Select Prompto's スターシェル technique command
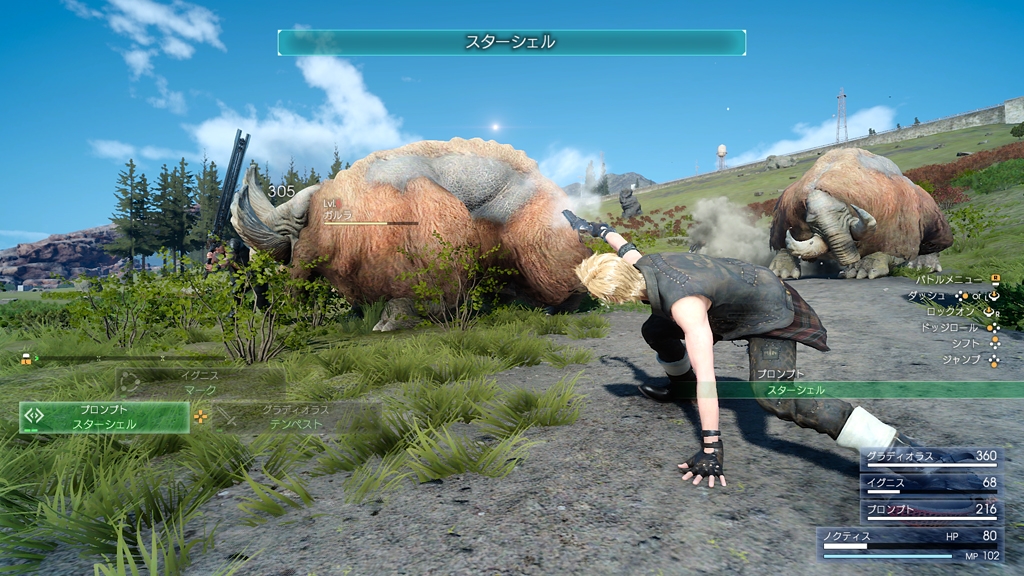 [x=104, y=417]
